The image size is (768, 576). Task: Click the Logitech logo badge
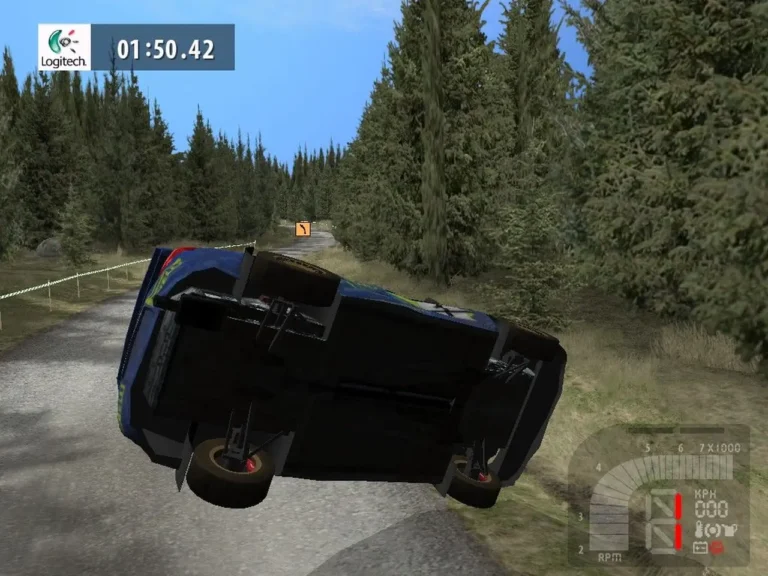point(64,47)
